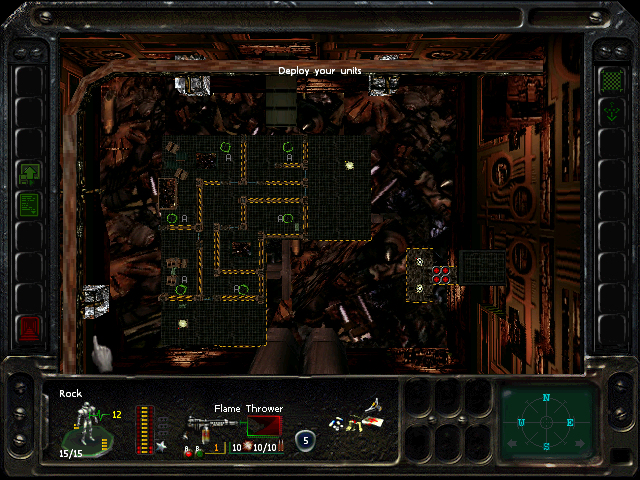
Task: Select the round number 5 badge
Action: click(304, 438)
